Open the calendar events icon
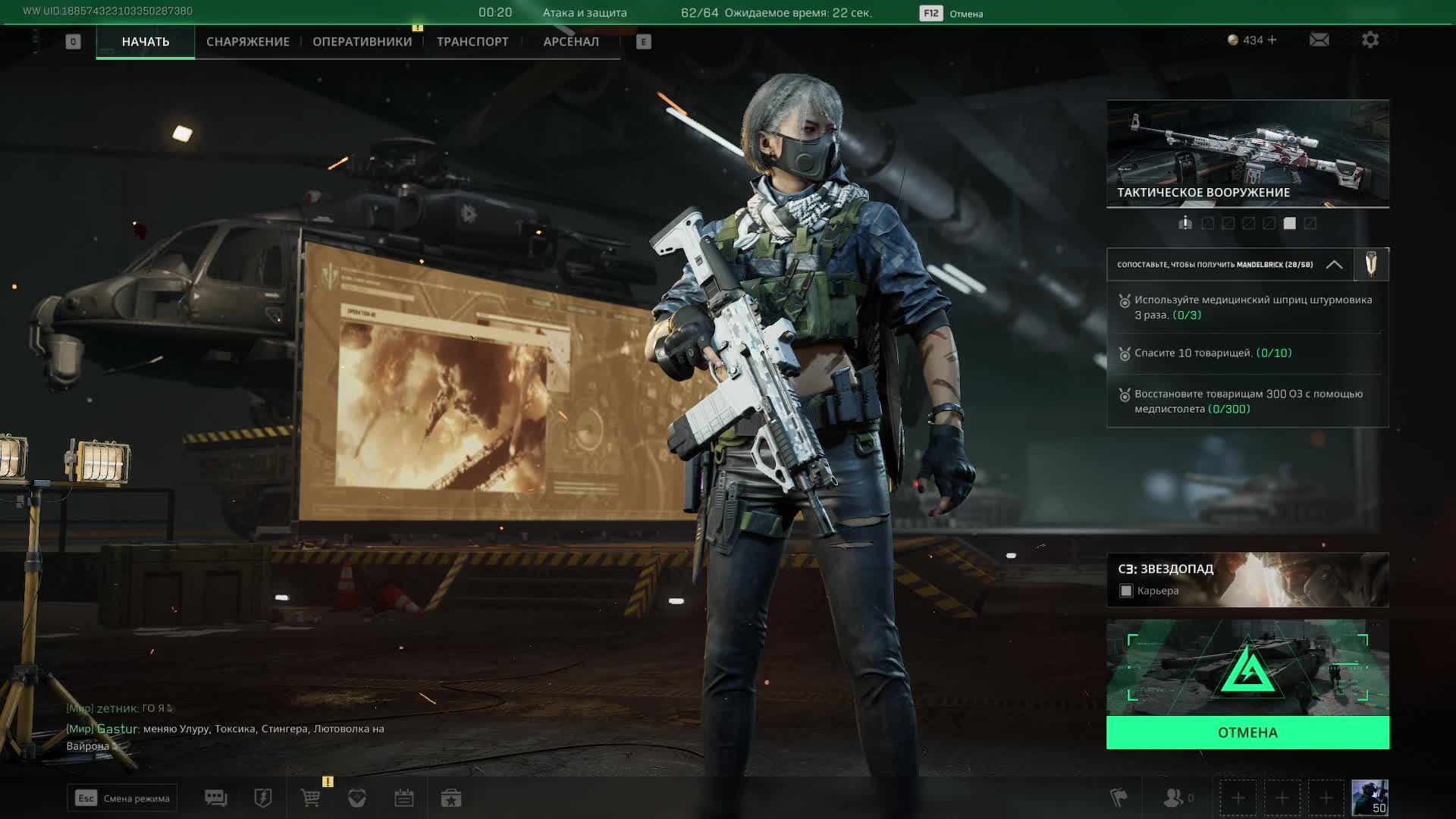Screen dimensions: 1456x819 (403, 798)
